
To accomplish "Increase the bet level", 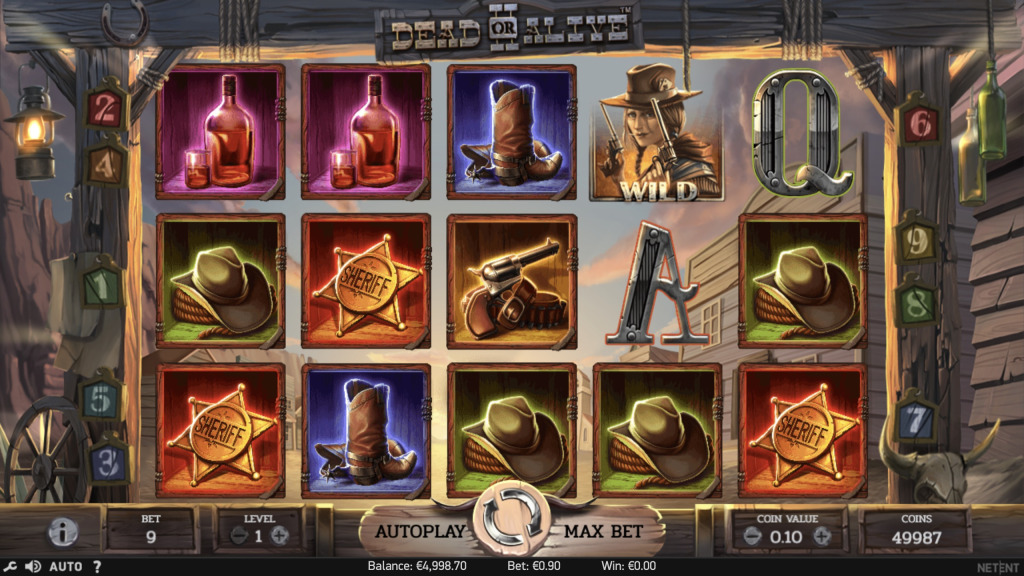I will 280,535.
